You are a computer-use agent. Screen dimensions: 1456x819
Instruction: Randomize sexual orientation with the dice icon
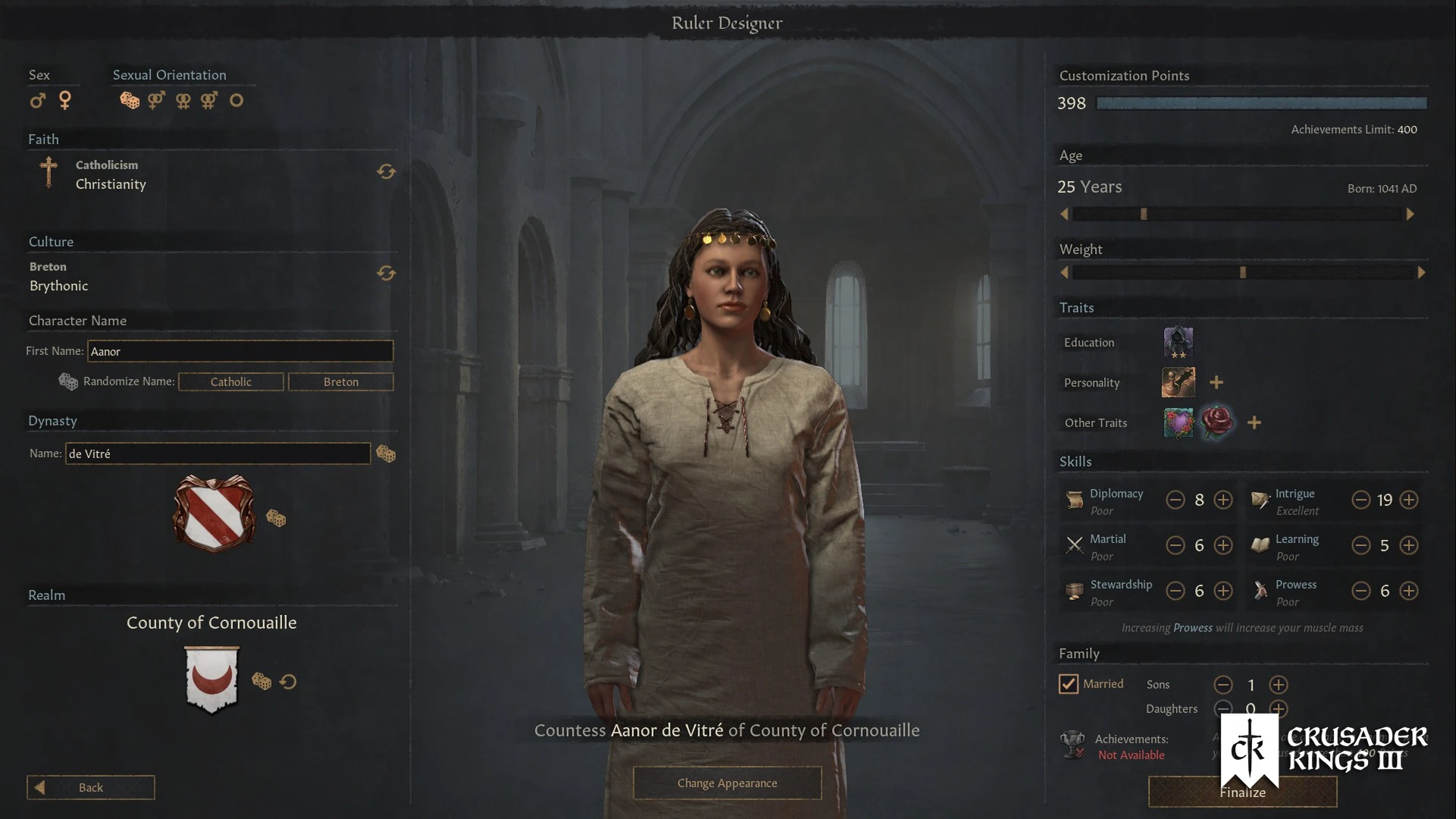[x=130, y=100]
